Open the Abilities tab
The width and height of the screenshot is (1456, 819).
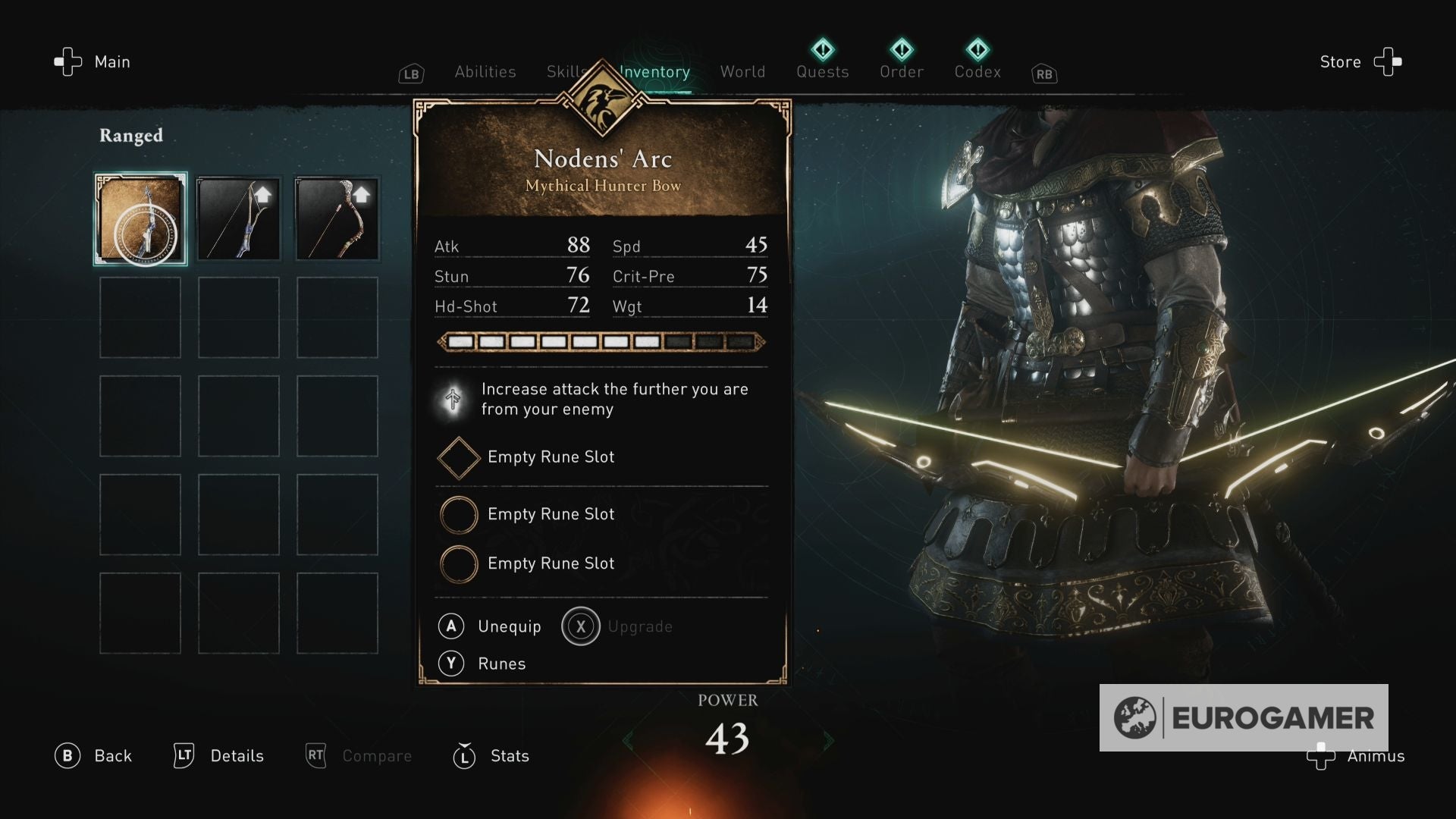(x=485, y=71)
